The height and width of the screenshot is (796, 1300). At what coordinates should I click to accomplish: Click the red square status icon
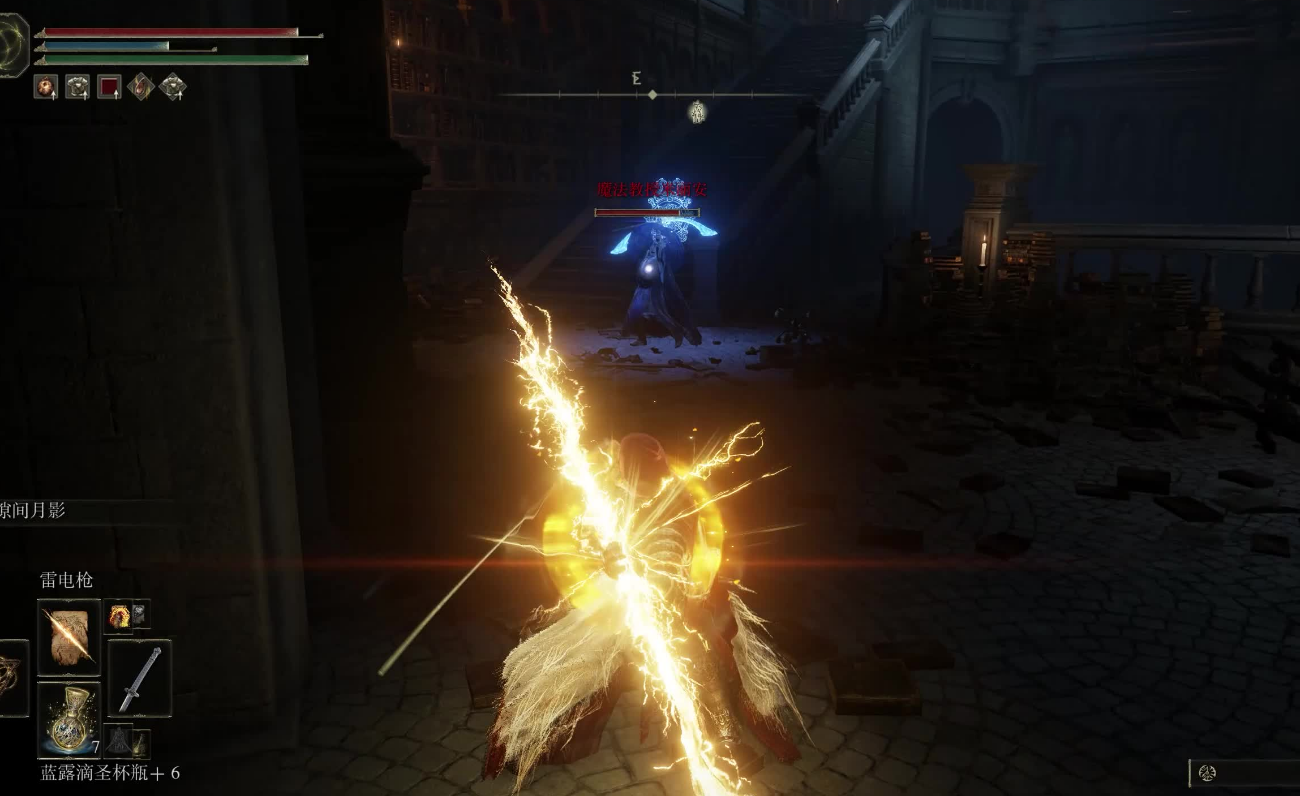coord(108,87)
